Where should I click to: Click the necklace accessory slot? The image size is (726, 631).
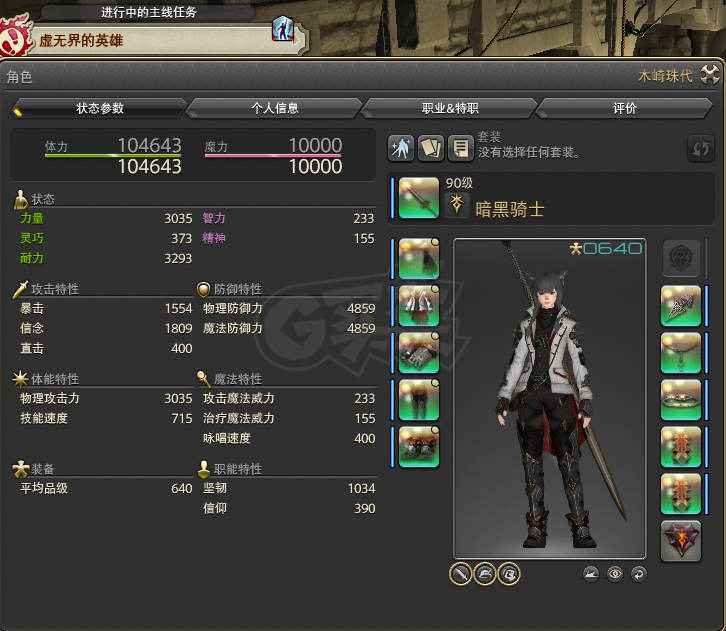(681, 353)
